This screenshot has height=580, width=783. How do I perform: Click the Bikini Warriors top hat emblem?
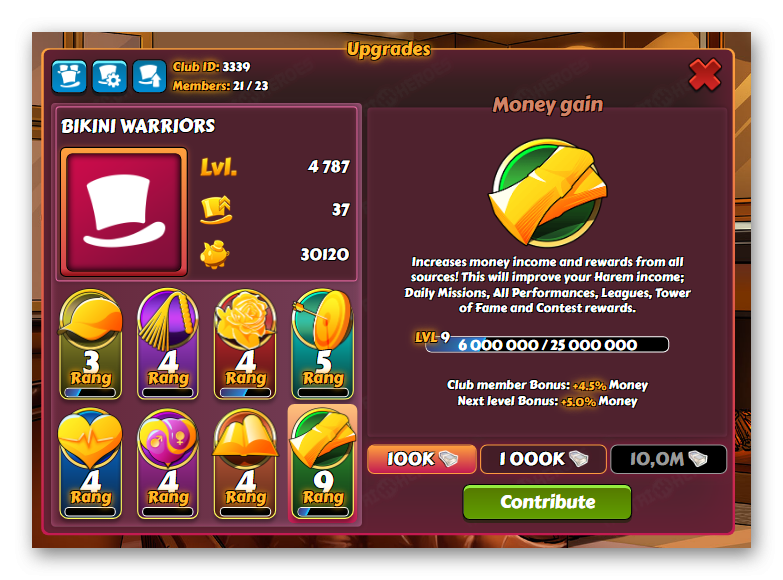[124, 212]
